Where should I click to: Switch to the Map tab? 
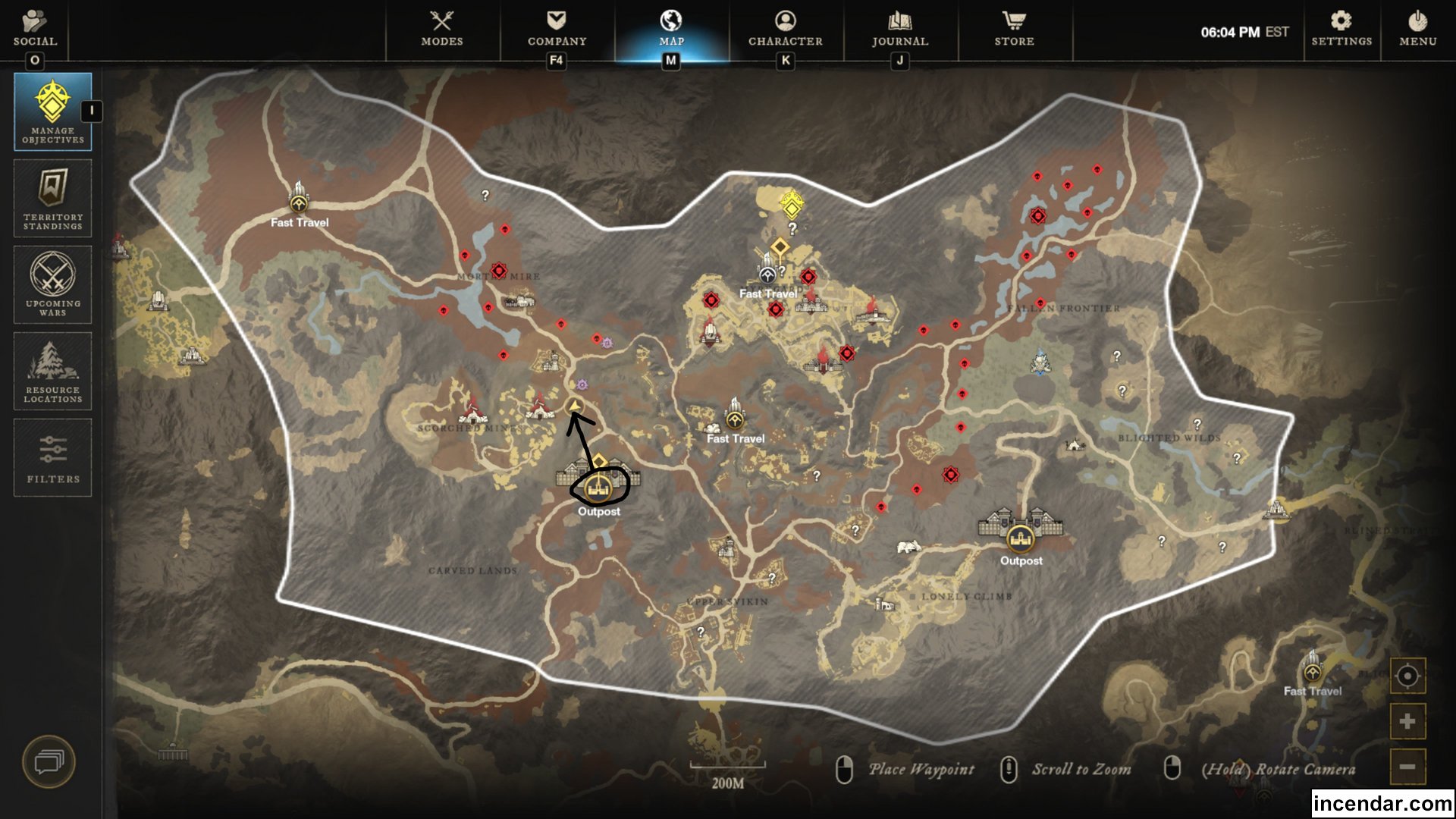[670, 29]
